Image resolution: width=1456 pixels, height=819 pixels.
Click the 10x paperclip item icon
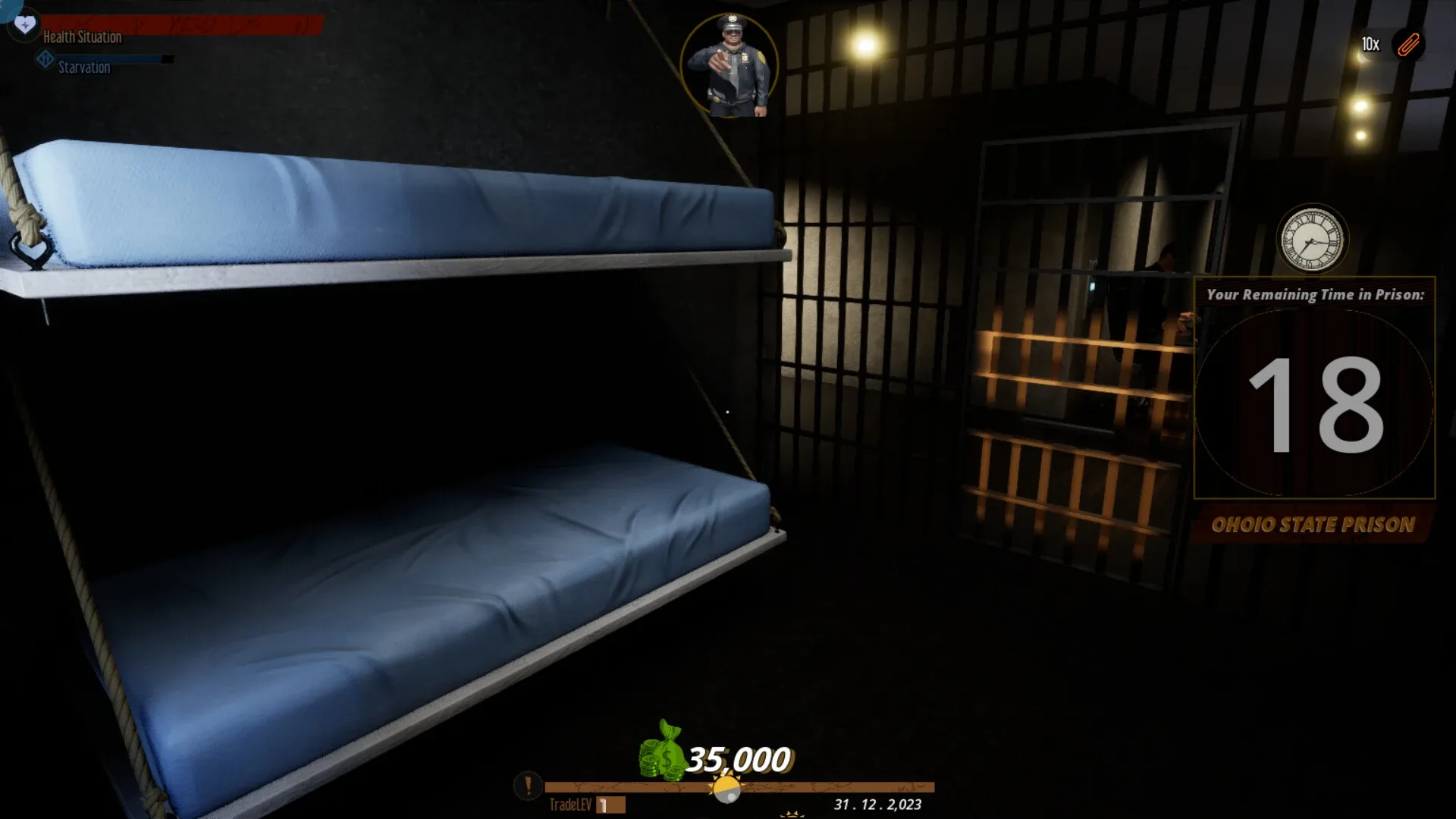[1410, 44]
